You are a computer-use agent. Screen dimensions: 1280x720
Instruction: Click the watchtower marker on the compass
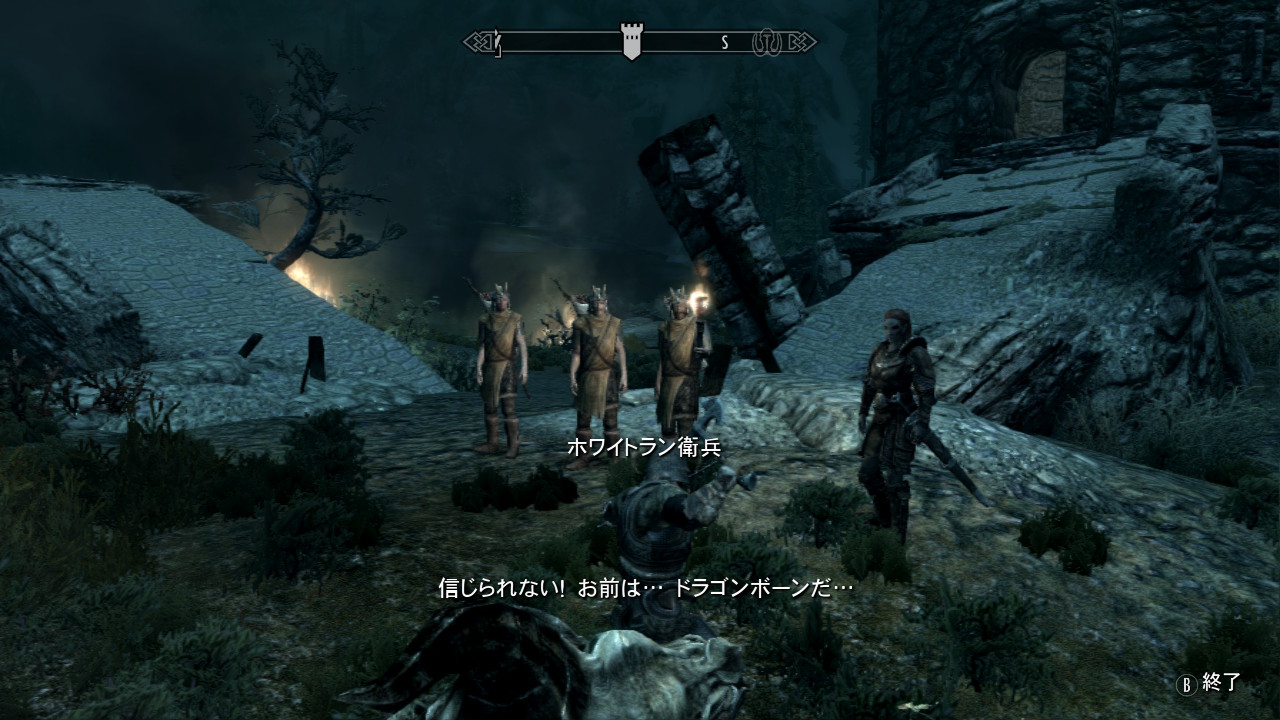tap(631, 41)
